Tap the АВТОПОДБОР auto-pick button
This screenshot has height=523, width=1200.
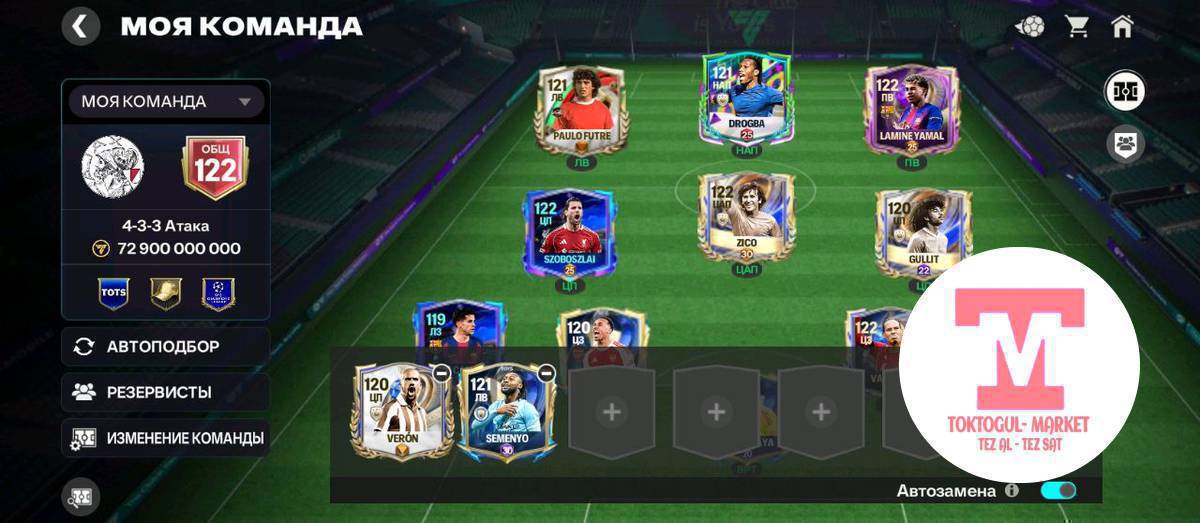(x=166, y=347)
